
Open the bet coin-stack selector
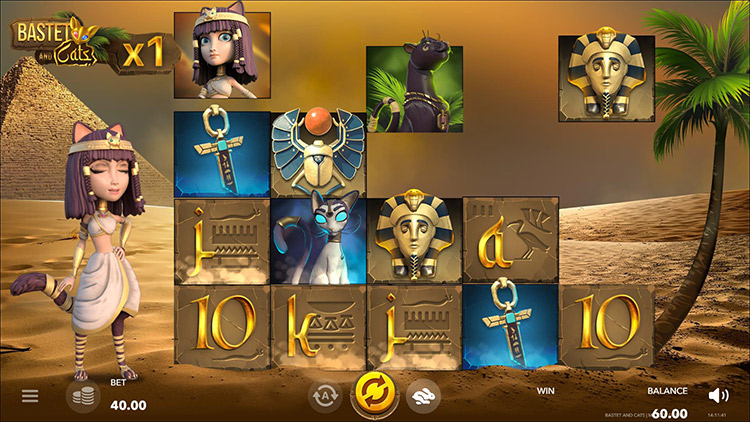tap(83, 396)
